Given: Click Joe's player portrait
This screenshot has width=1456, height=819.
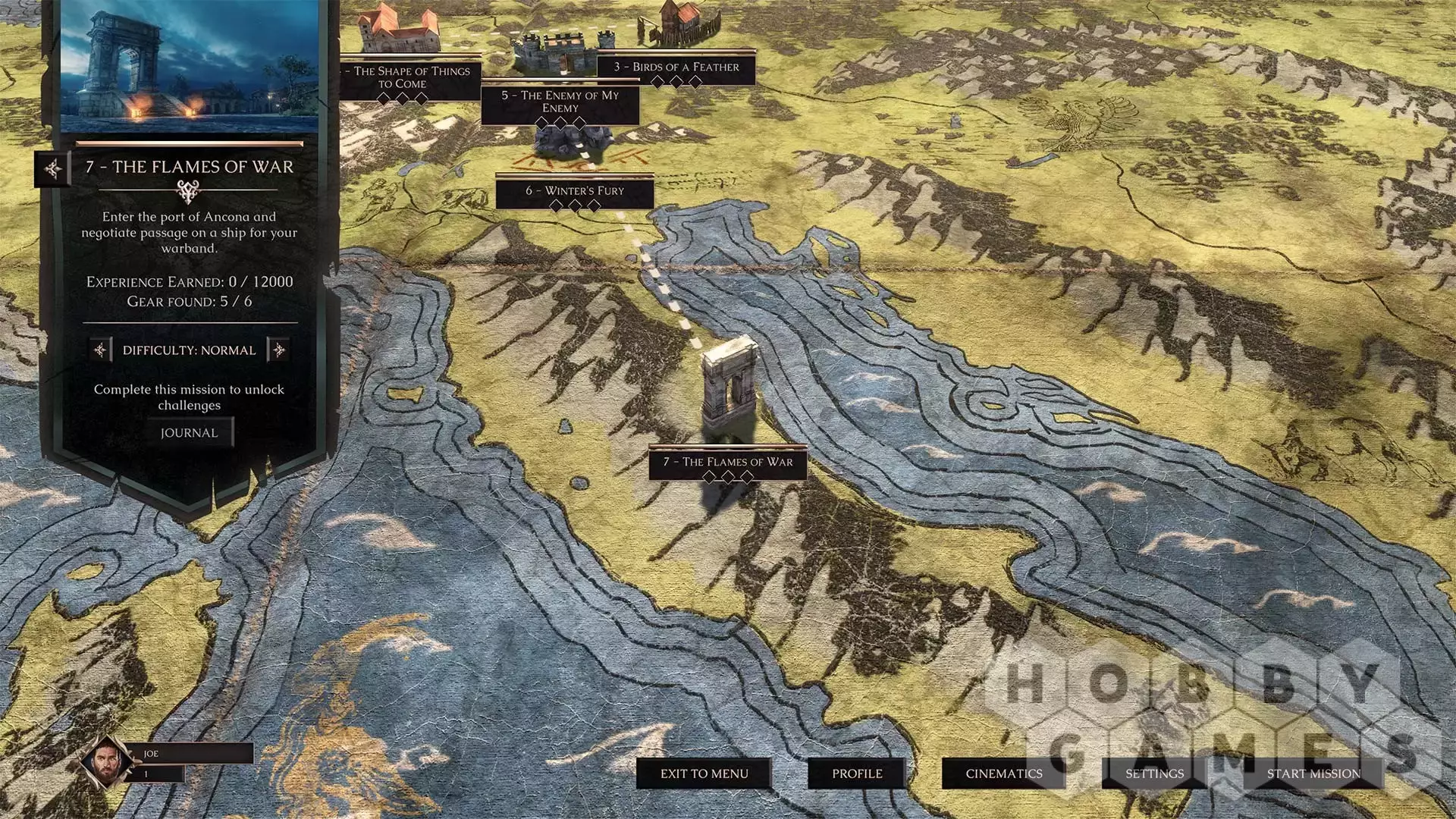Looking at the screenshot, I should pyautogui.click(x=105, y=762).
